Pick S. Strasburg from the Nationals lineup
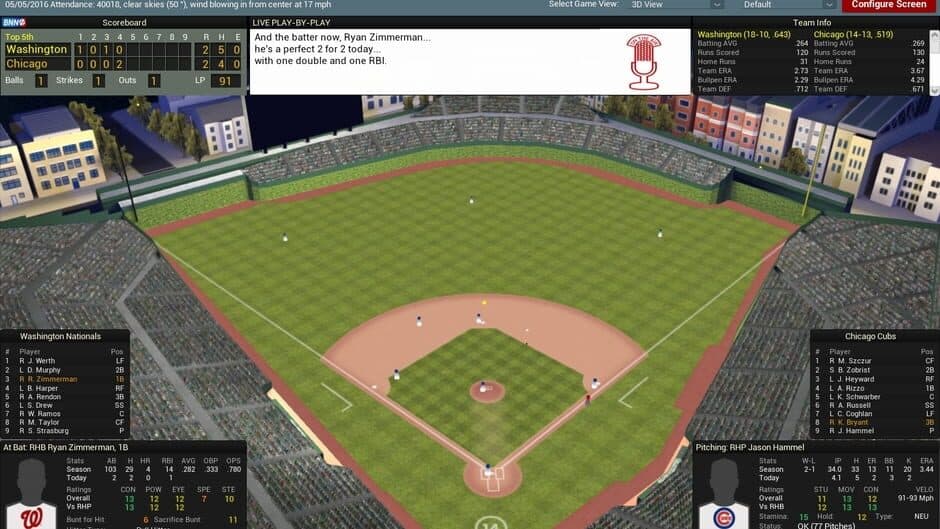Image resolution: width=940 pixels, height=529 pixels. (48, 433)
